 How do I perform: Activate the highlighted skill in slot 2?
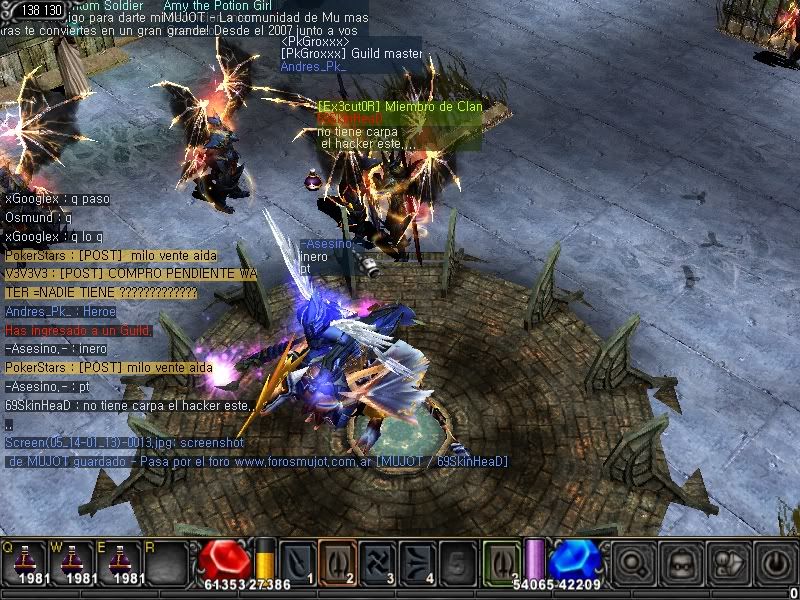point(338,560)
